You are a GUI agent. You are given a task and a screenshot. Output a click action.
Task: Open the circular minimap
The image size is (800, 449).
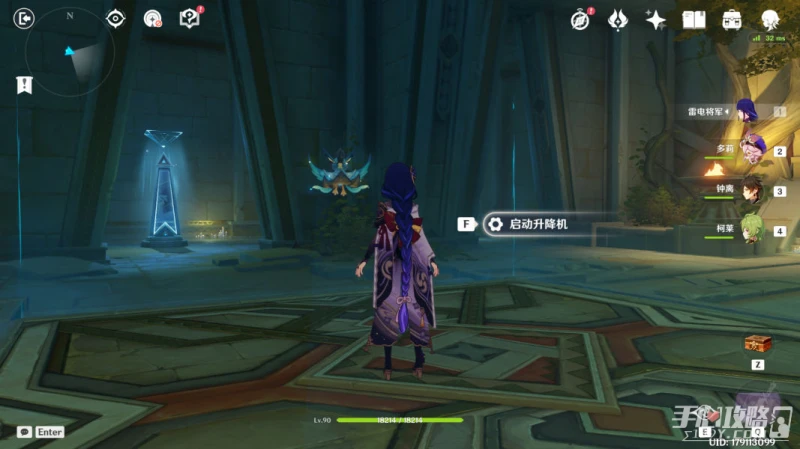click(70, 52)
